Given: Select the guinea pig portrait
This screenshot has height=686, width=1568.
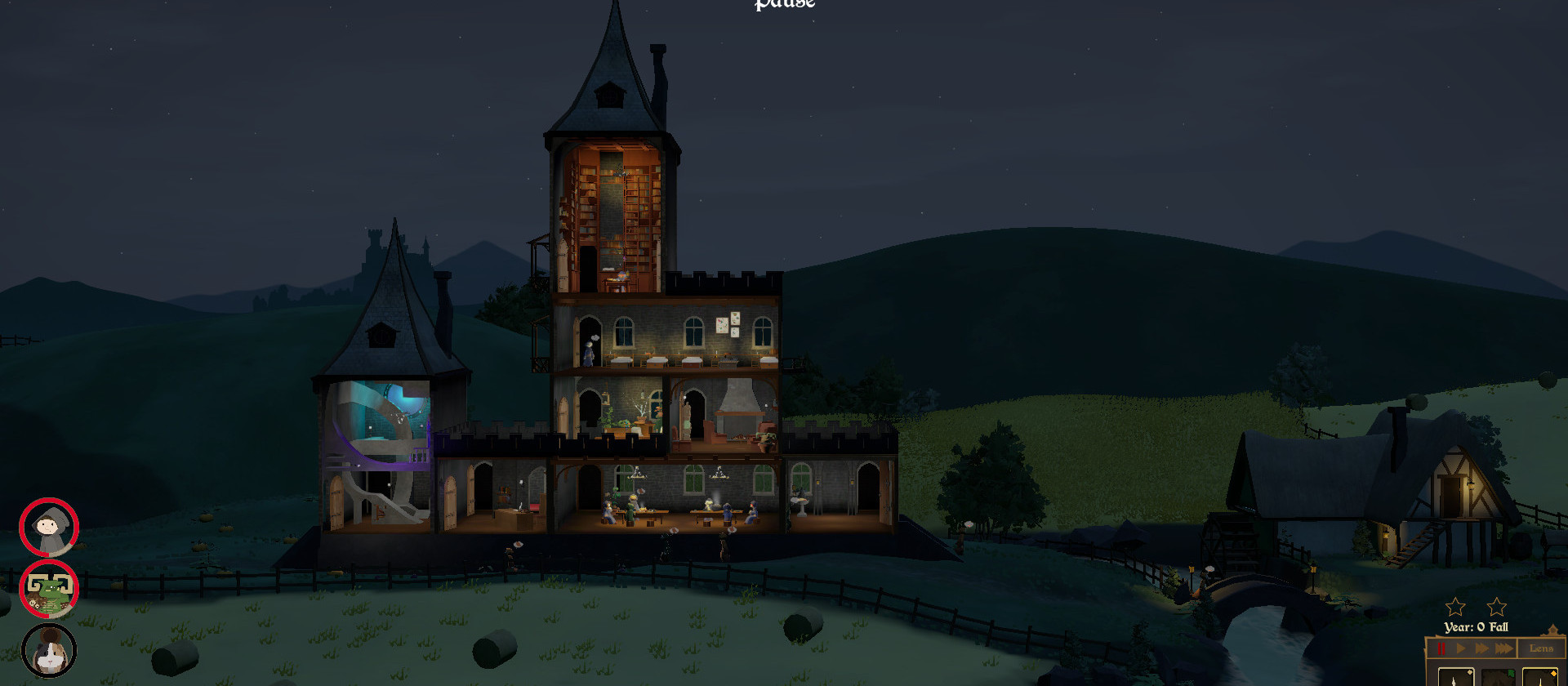Looking at the screenshot, I should (x=49, y=651).
